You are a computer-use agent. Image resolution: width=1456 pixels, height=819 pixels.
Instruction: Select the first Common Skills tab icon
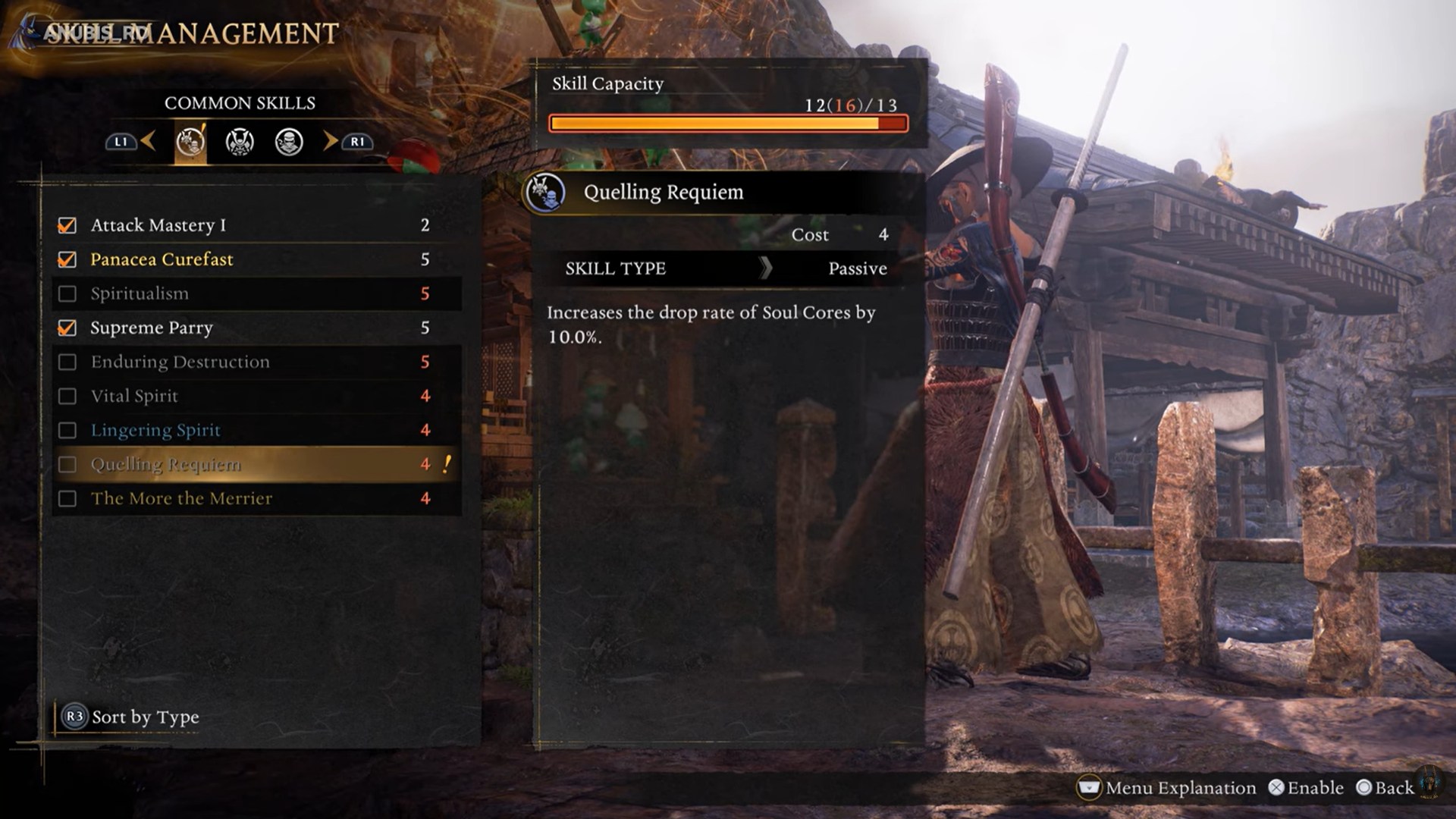click(x=190, y=142)
